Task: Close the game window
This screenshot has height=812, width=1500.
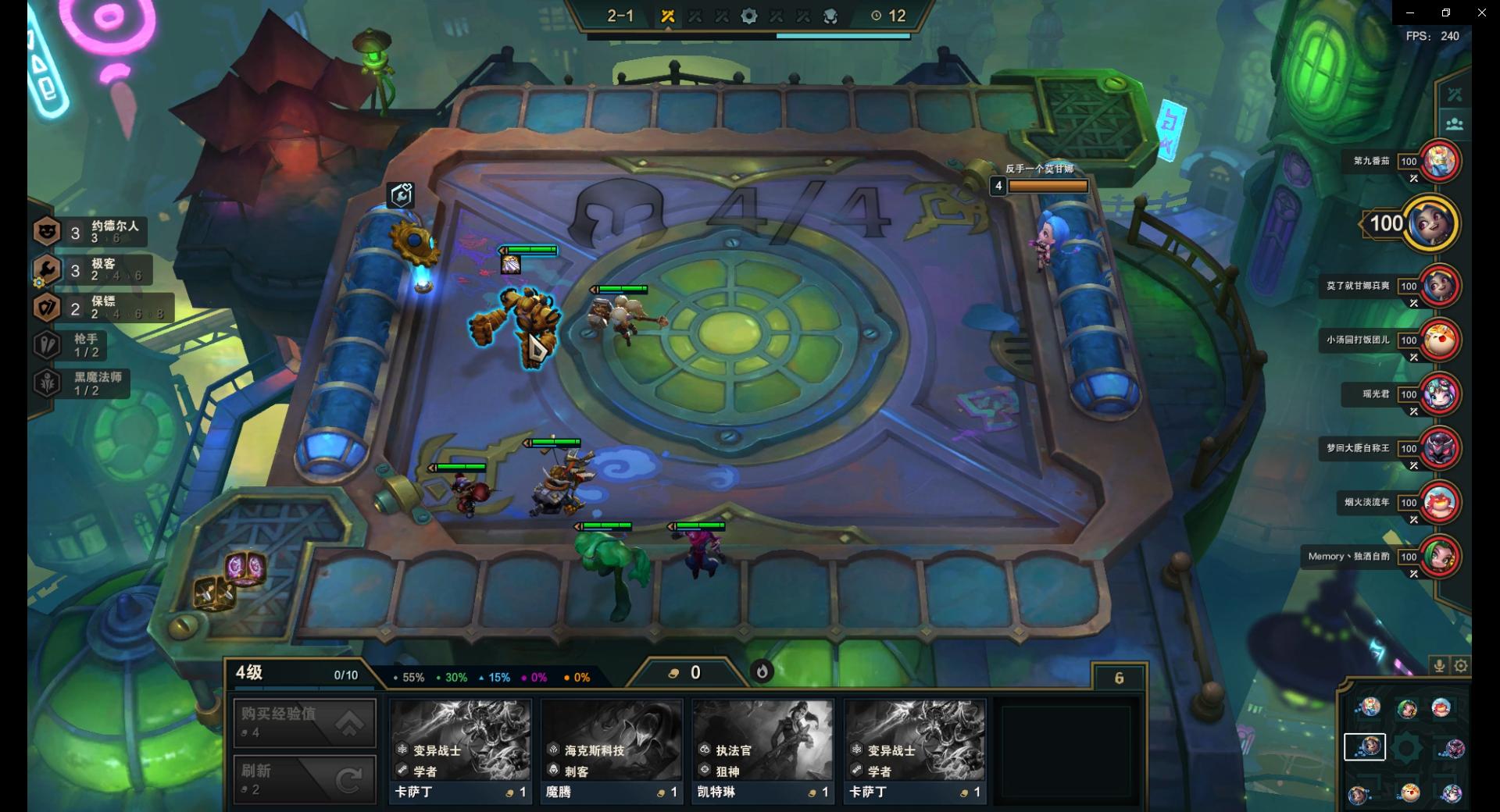Action: (1481, 12)
